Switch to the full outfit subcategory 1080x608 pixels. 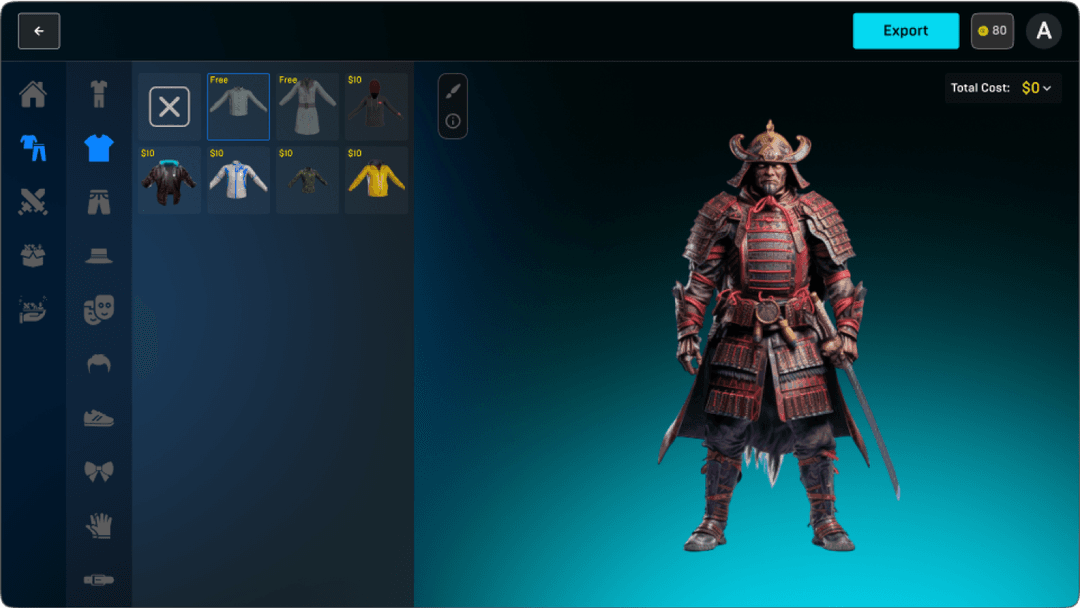pyautogui.click(x=98, y=95)
